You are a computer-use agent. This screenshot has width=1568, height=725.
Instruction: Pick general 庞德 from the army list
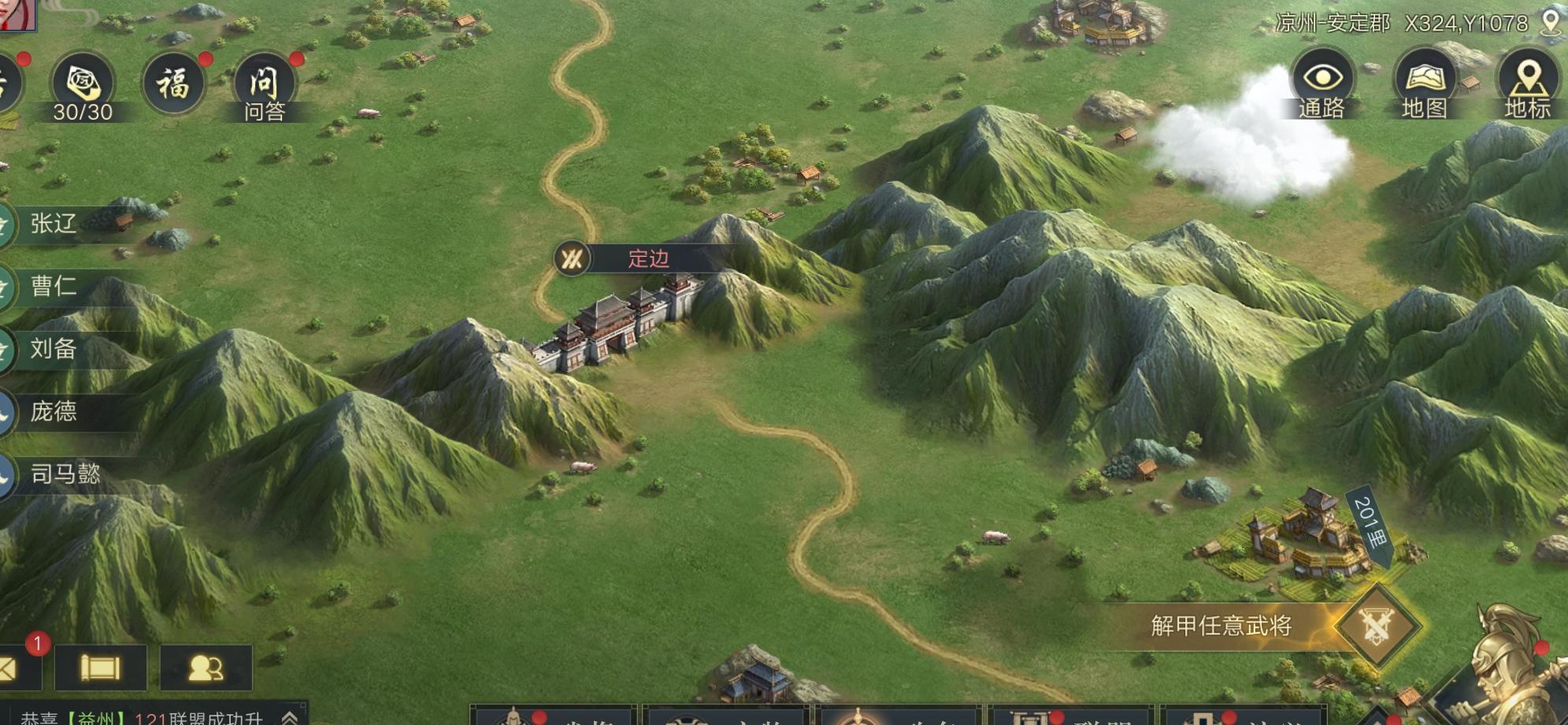click(x=54, y=411)
